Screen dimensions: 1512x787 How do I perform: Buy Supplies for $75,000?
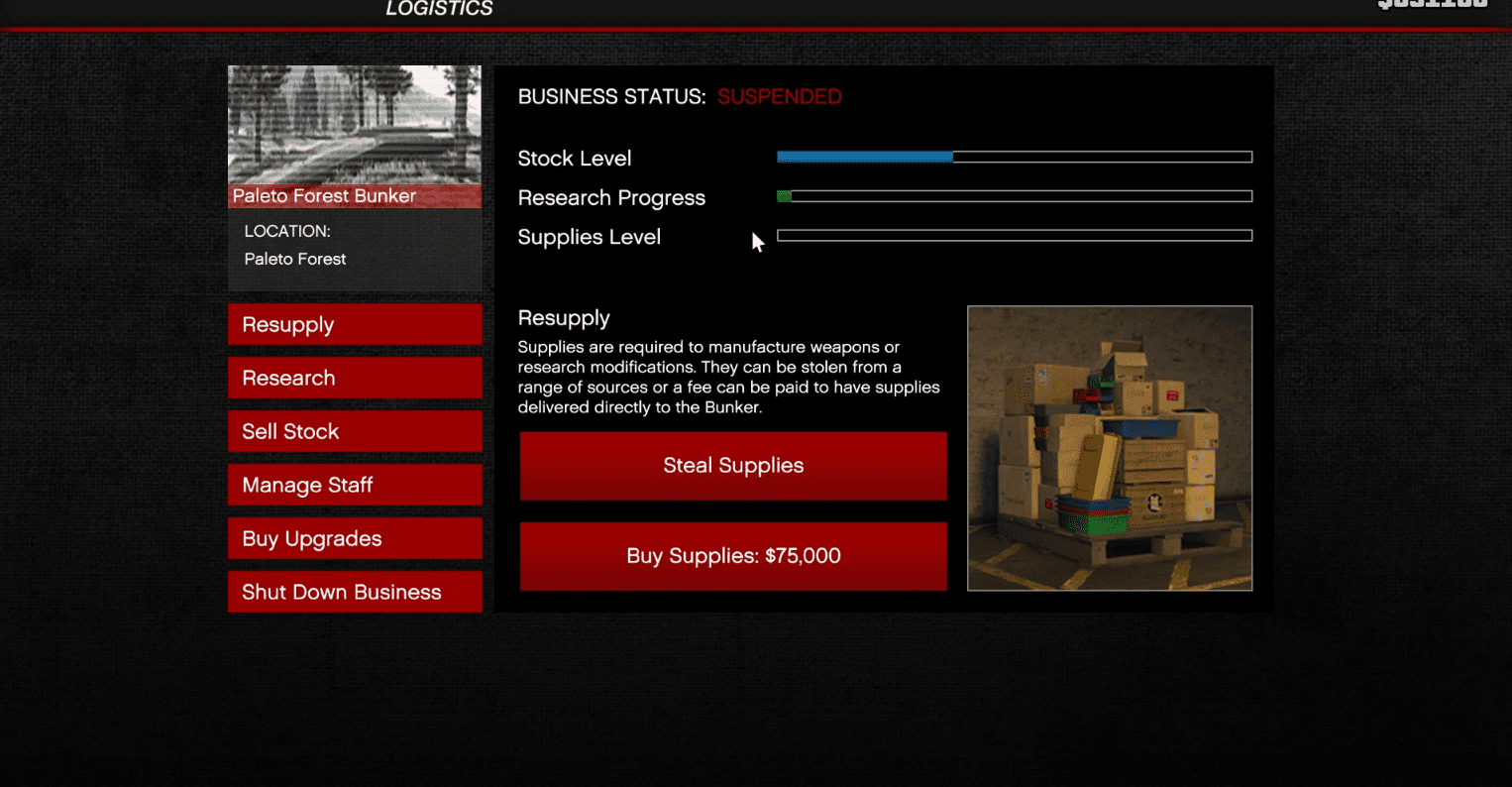coord(732,556)
